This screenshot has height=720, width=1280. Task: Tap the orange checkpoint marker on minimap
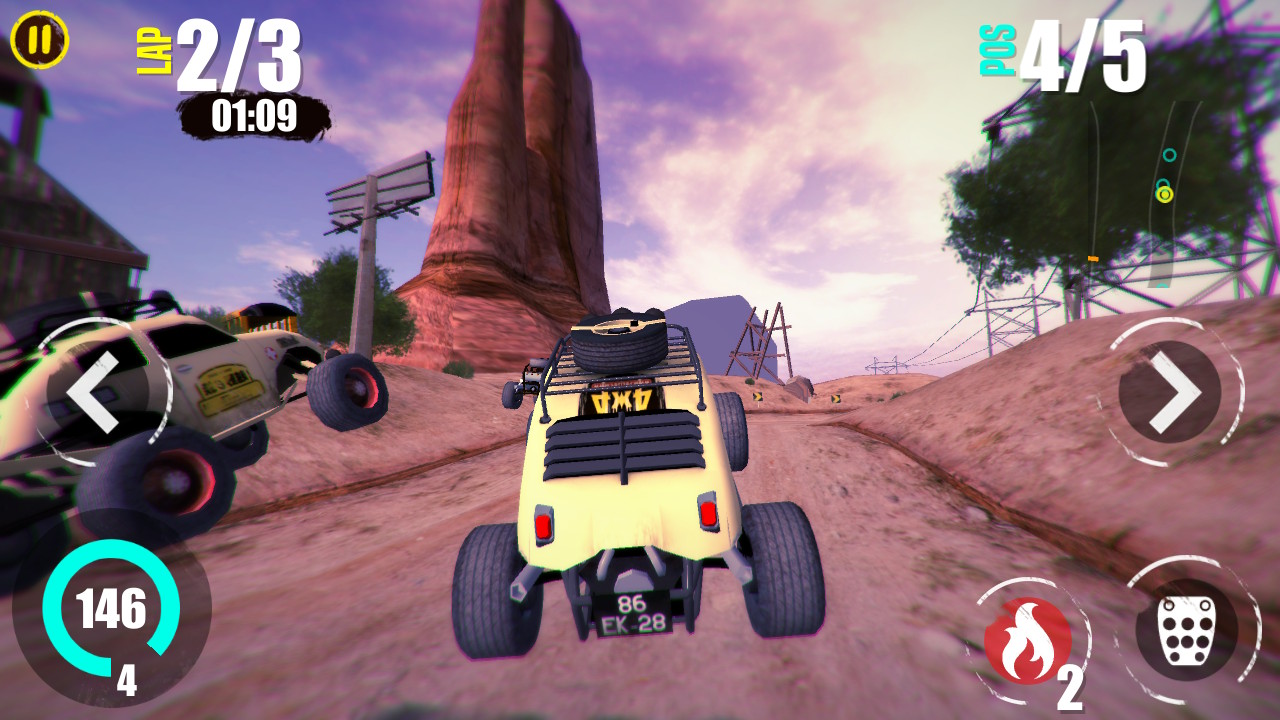tap(1093, 258)
